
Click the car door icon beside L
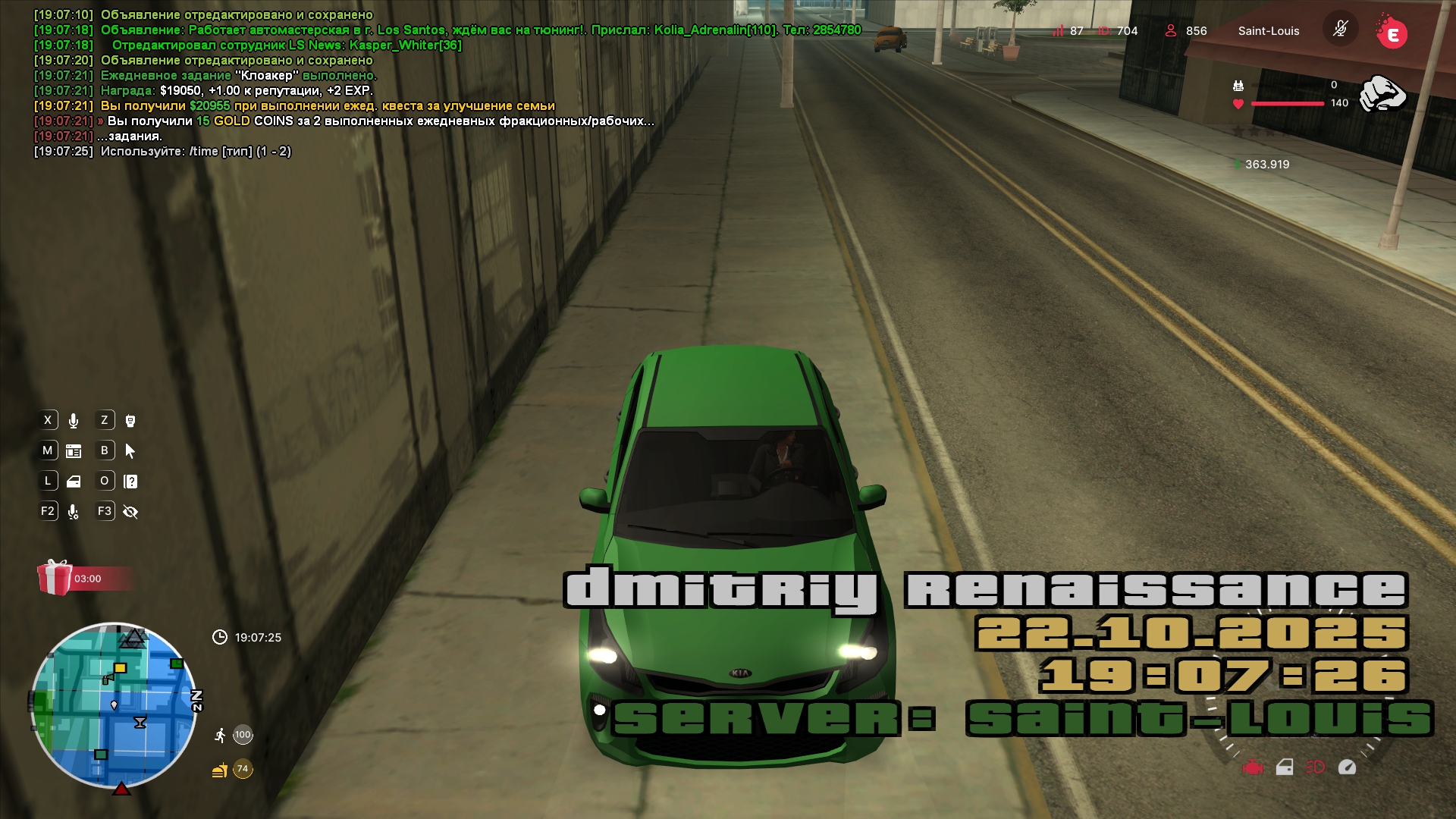coord(74,482)
